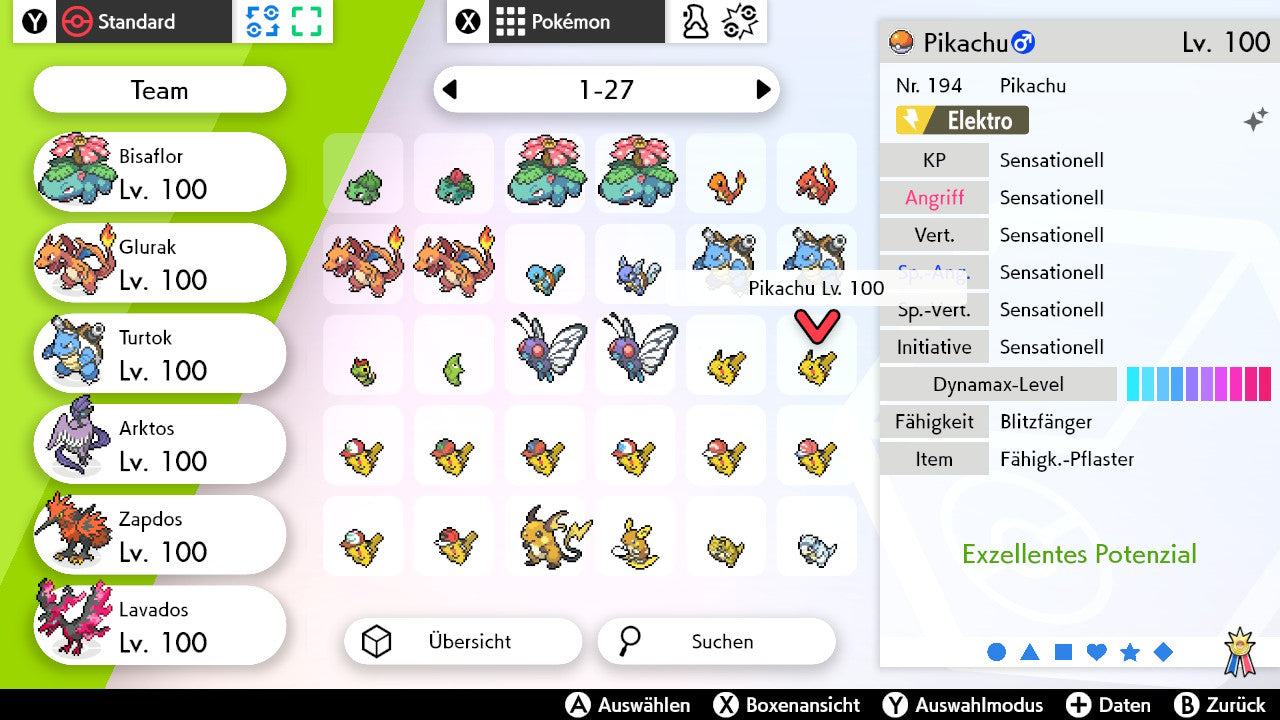Screen dimensions: 1280x720
Task: Choose Lavados from the team list
Action: click(x=160, y=626)
